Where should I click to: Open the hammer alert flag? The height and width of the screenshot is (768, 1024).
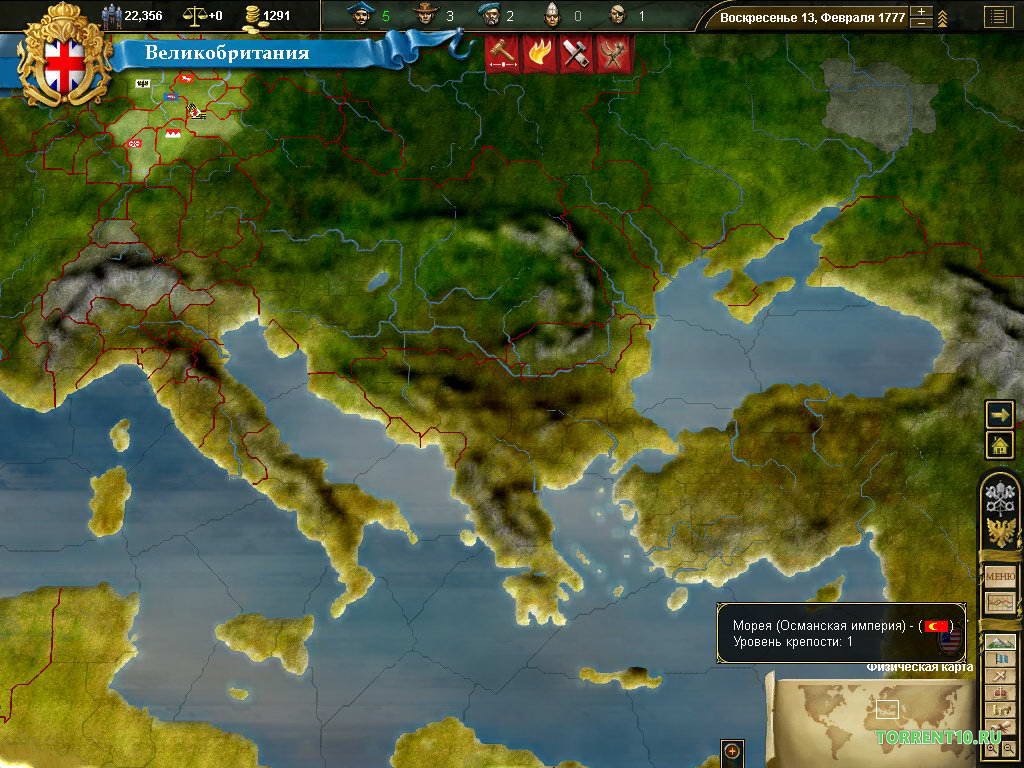(500, 55)
